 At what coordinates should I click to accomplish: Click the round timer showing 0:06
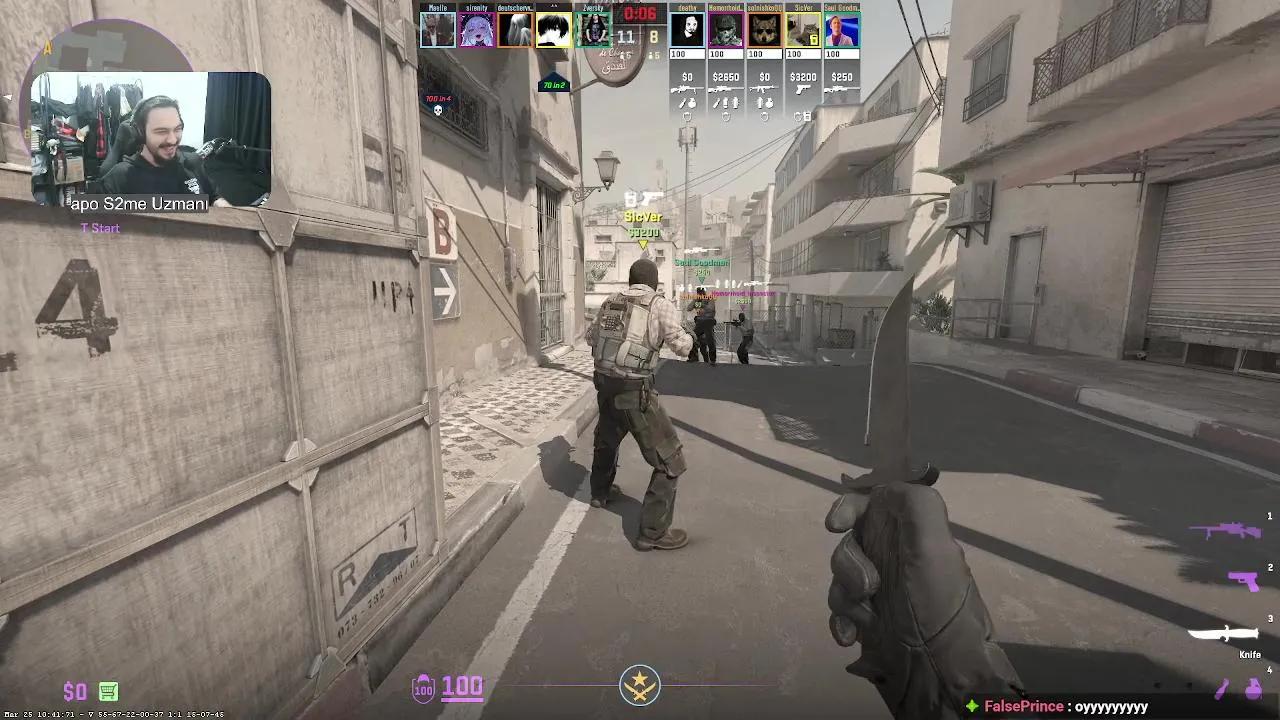(639, 14)
